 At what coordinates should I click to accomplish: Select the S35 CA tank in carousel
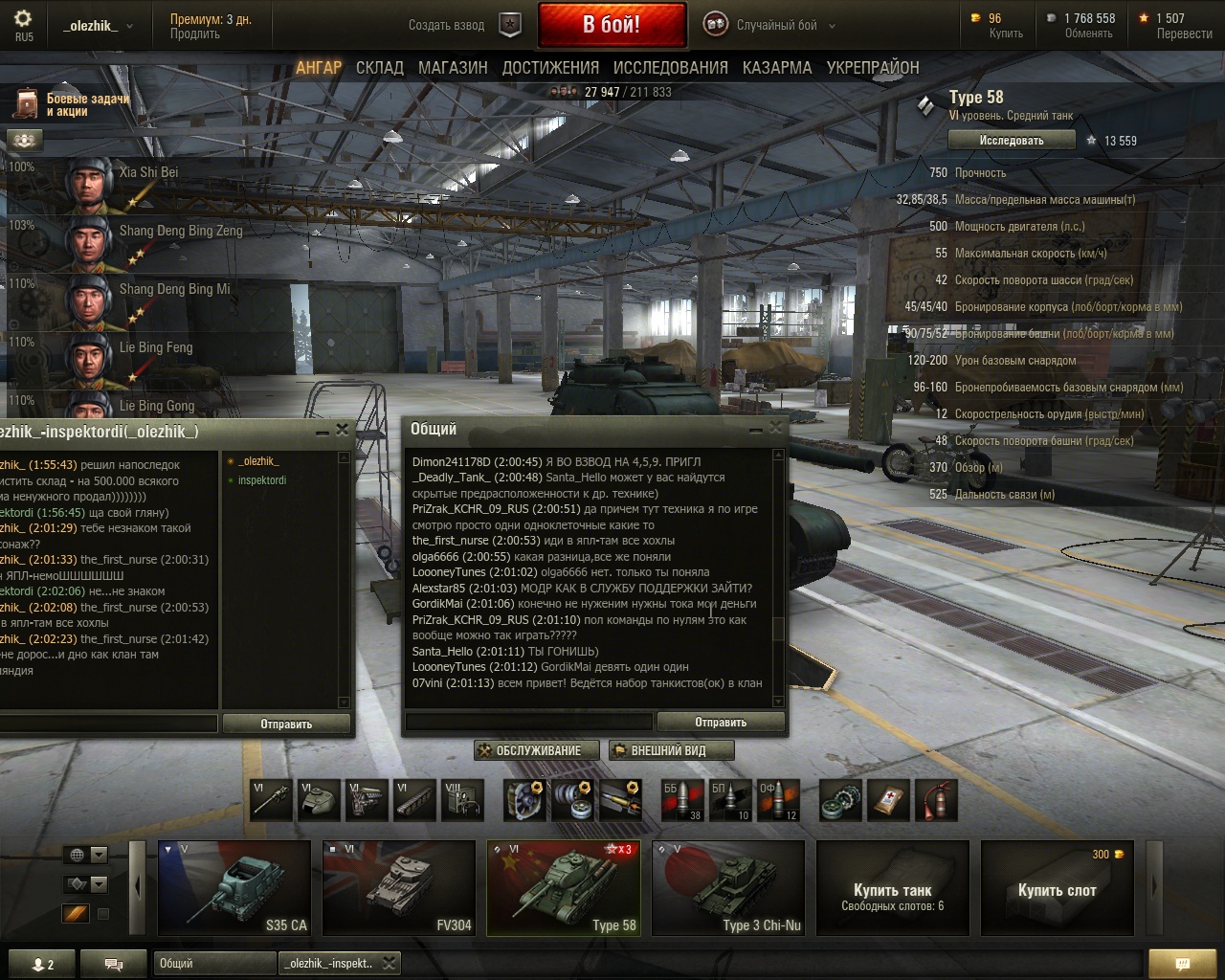coord(235,887)
